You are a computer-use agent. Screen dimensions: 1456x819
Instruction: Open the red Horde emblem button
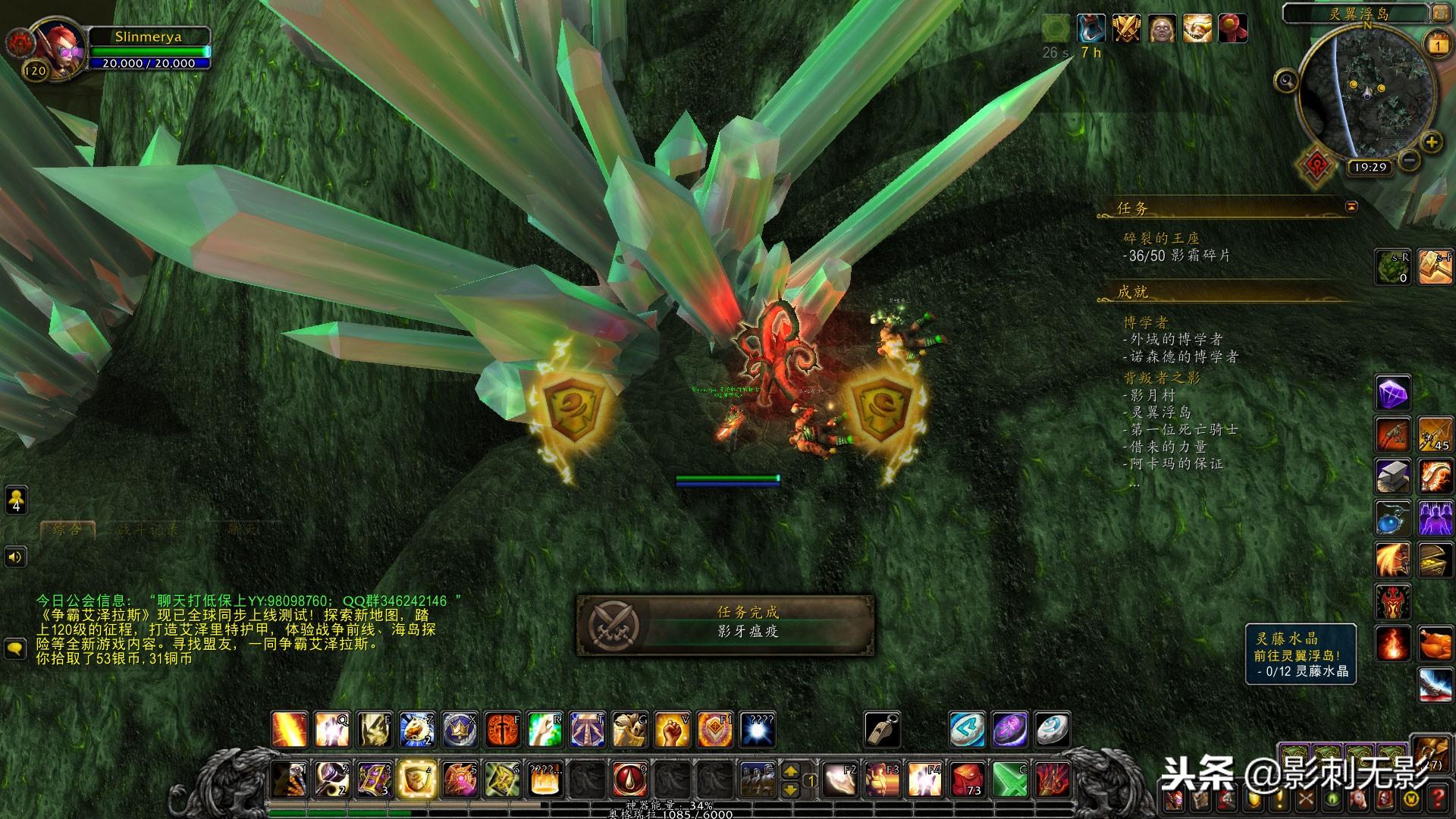[1317, 166]
